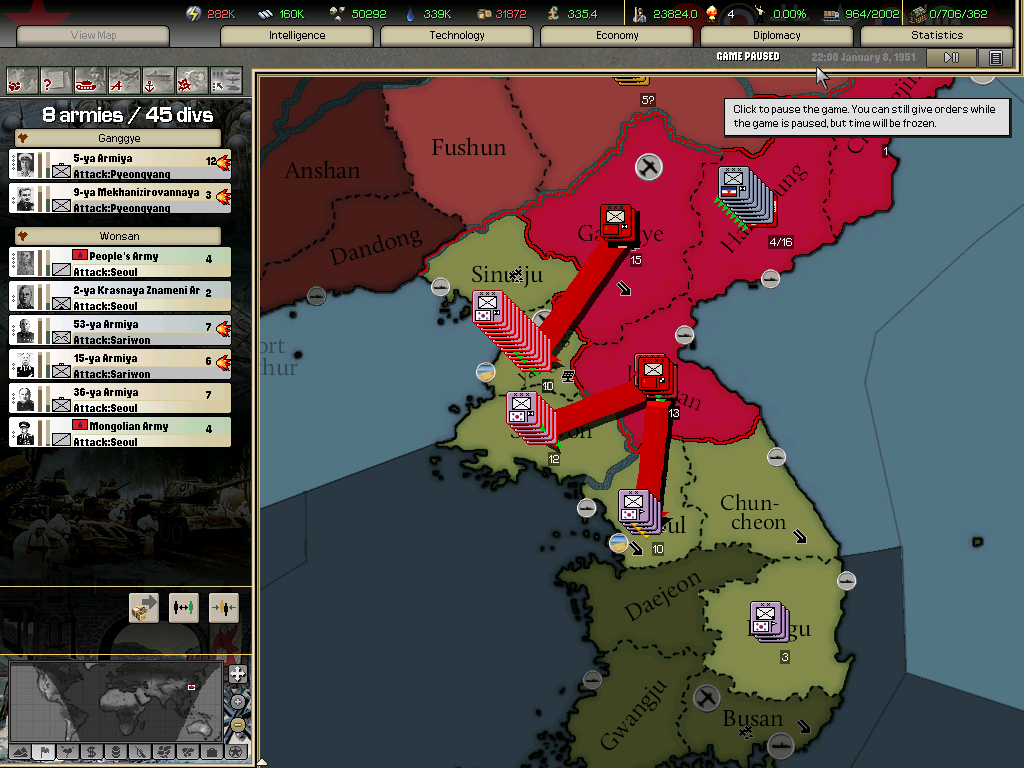
Task: Click the View Map tab
Action: pyautogui.click(x=93, y=35)
